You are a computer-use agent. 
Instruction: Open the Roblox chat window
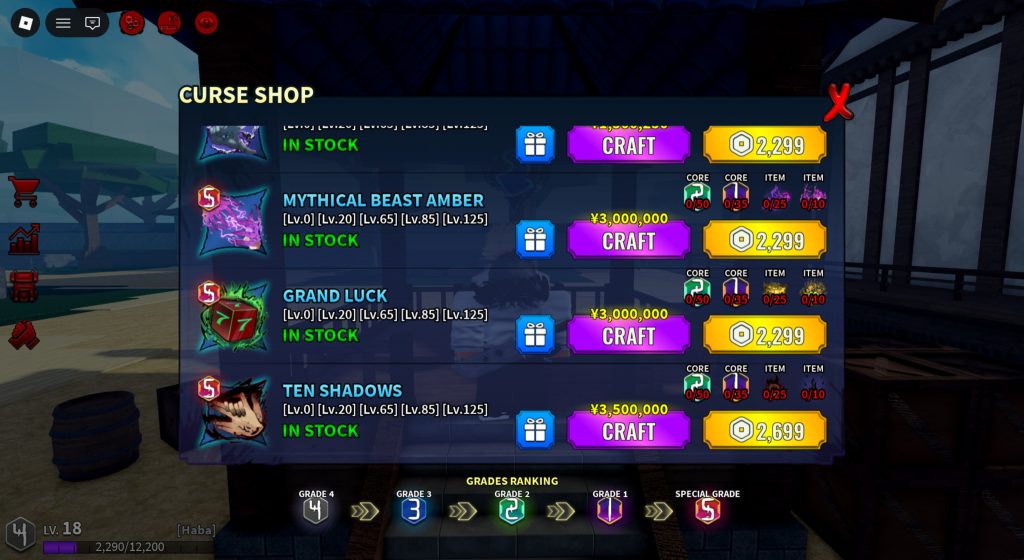coord(93,22)
